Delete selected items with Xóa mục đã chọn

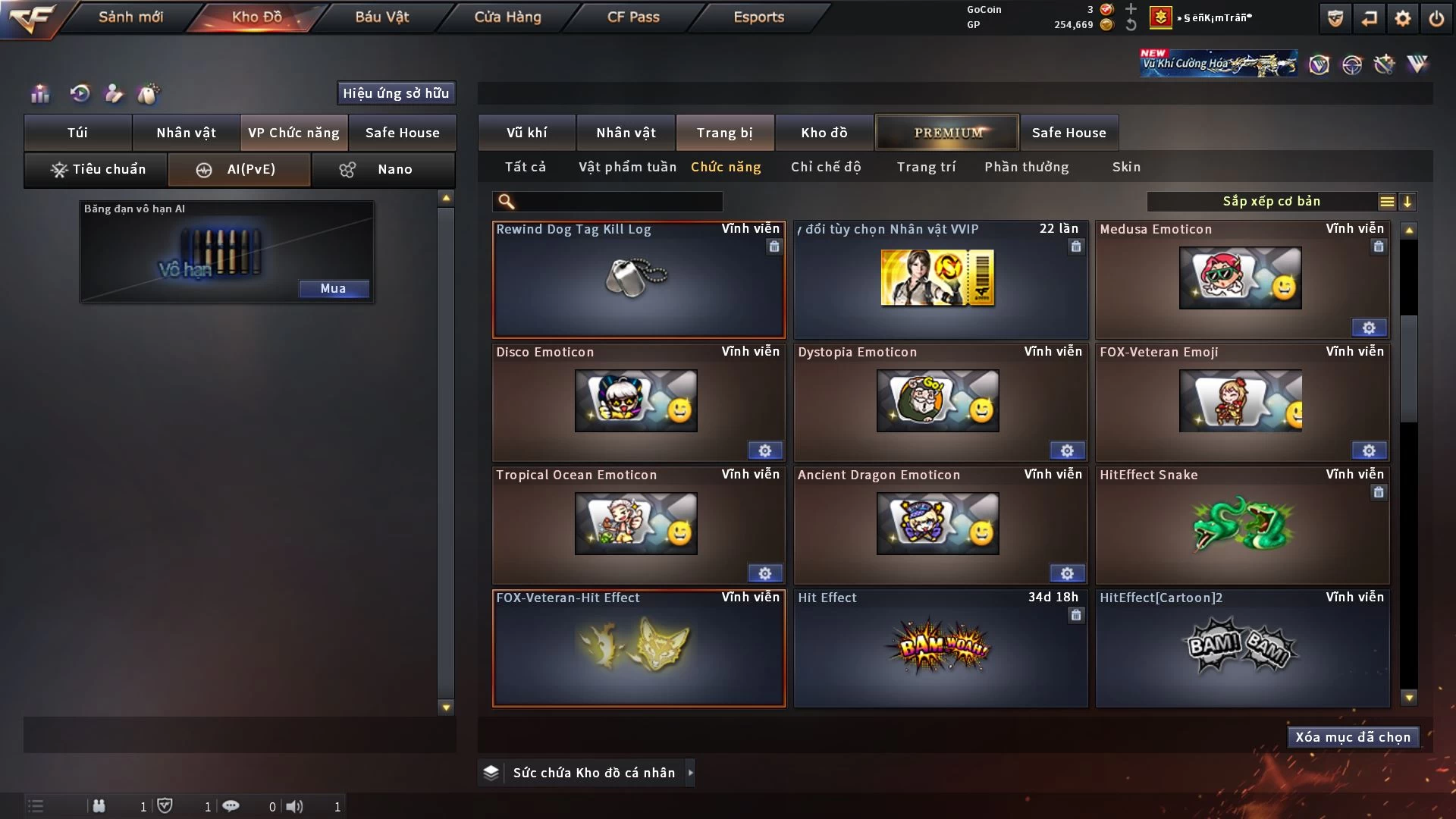click(1353, 737)
